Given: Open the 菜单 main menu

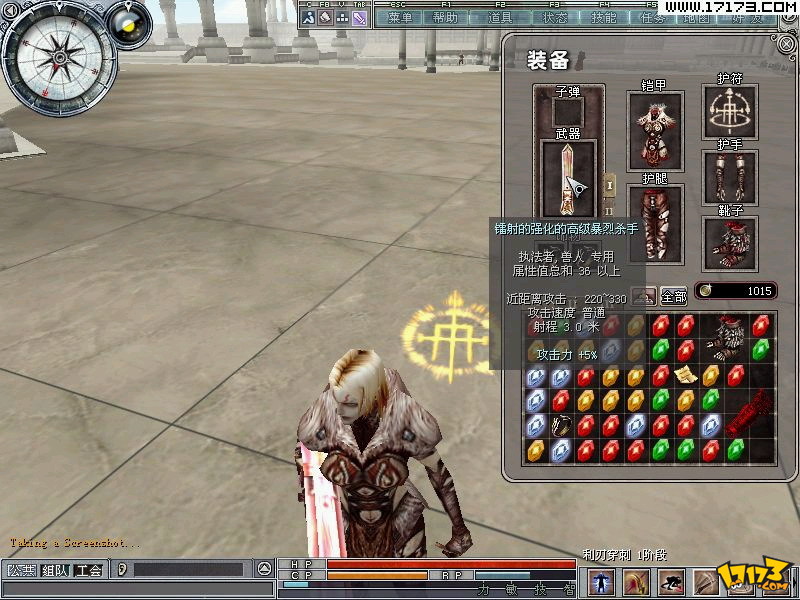Looking at the screenshot, I should pos(400,18).
